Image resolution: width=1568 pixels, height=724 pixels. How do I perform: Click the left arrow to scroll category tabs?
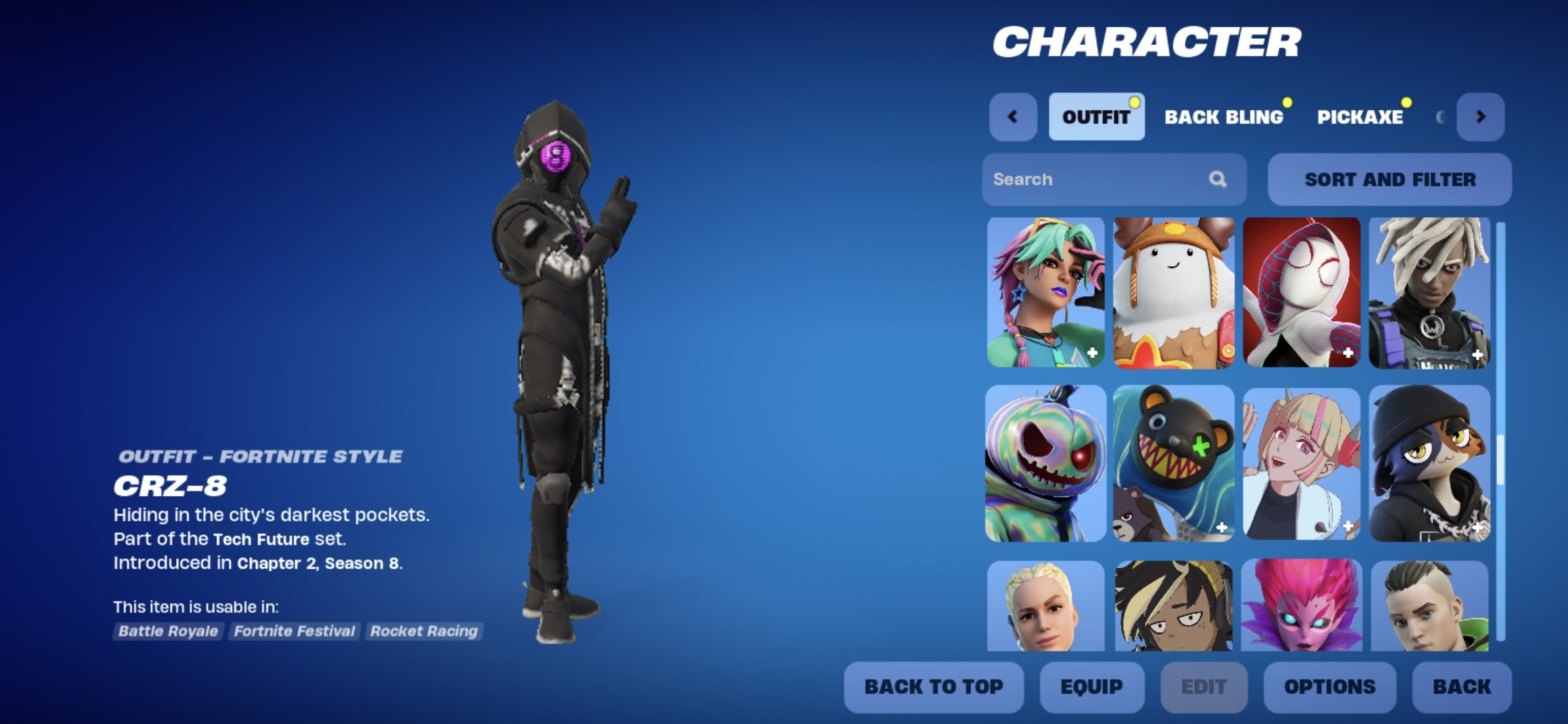[1014, 117]
